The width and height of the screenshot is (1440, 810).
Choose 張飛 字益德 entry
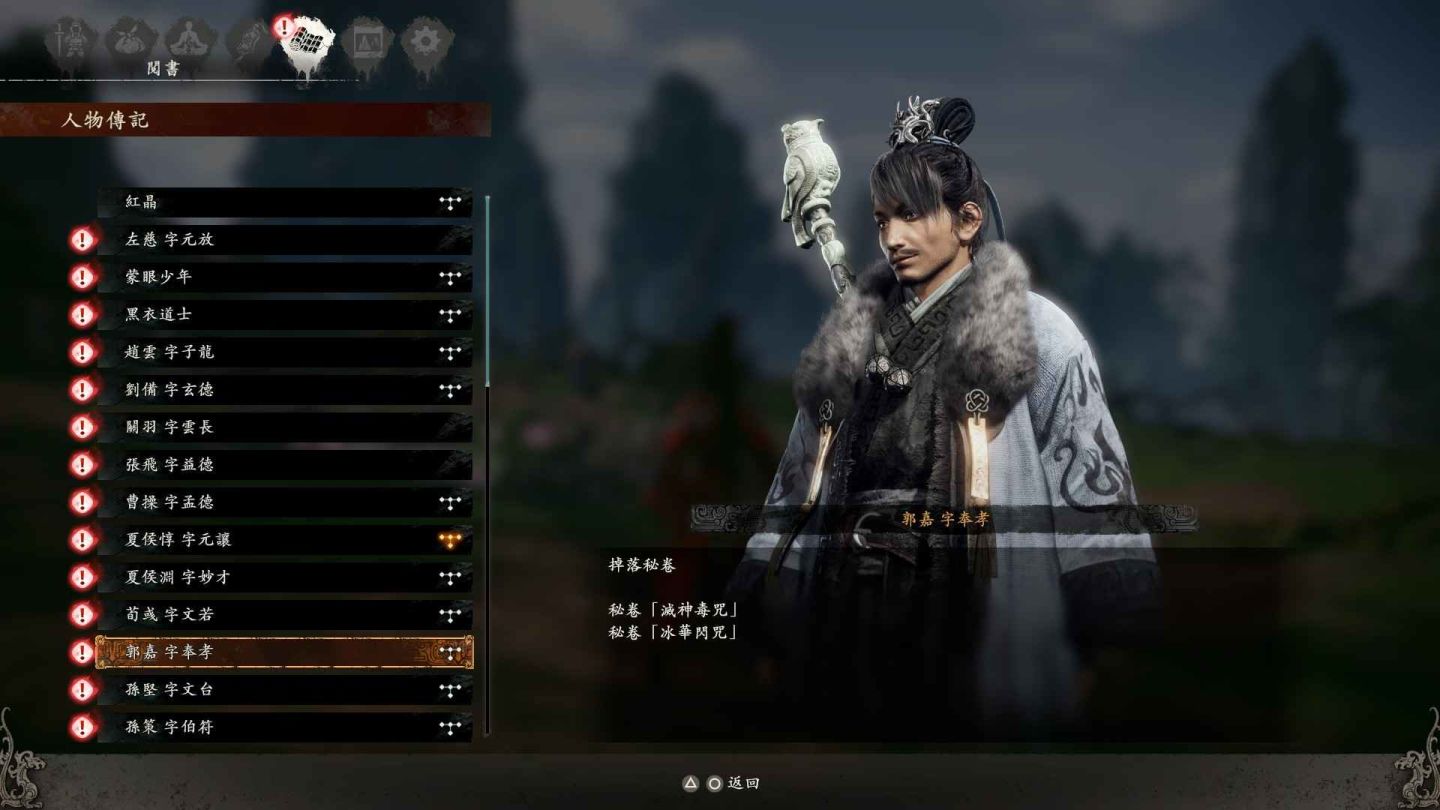285,465
